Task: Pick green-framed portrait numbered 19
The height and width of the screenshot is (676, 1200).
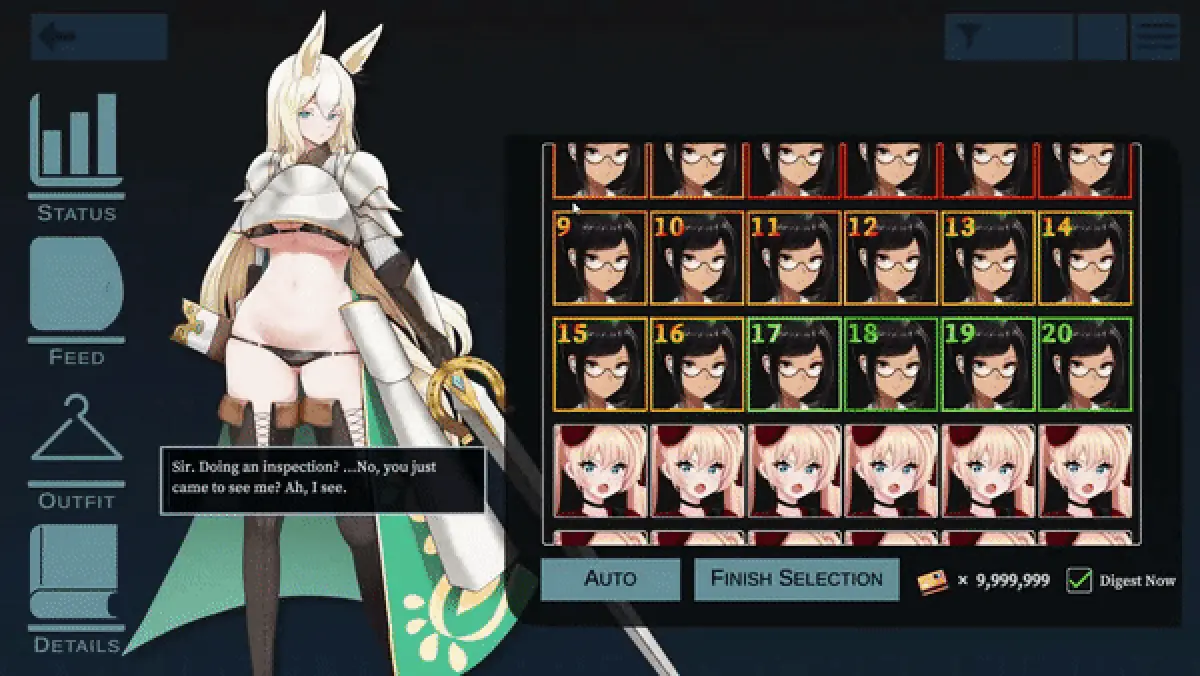Action: 988,364
